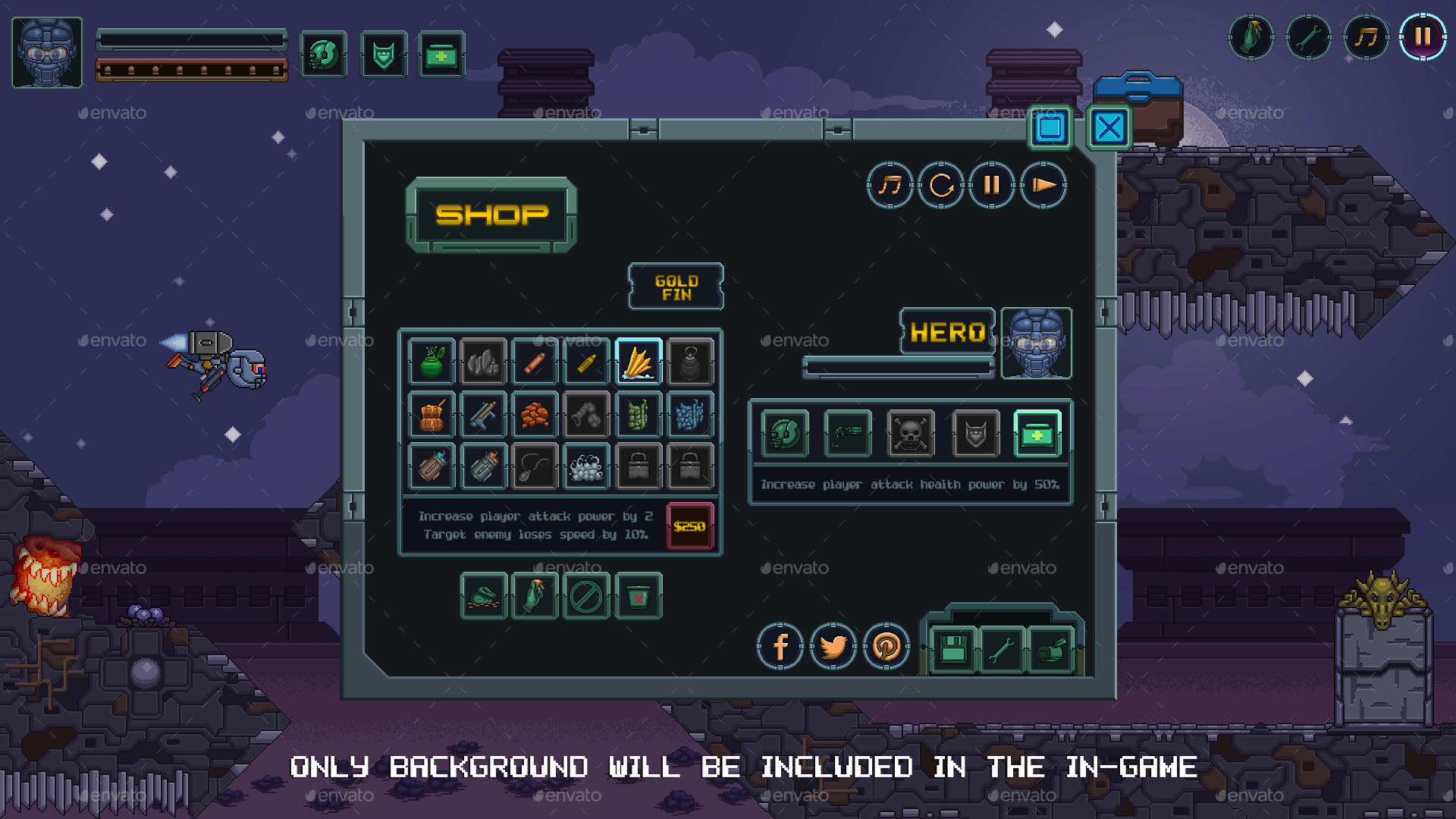
Task: Choose the green armor vest item
Action: (639, 416)
